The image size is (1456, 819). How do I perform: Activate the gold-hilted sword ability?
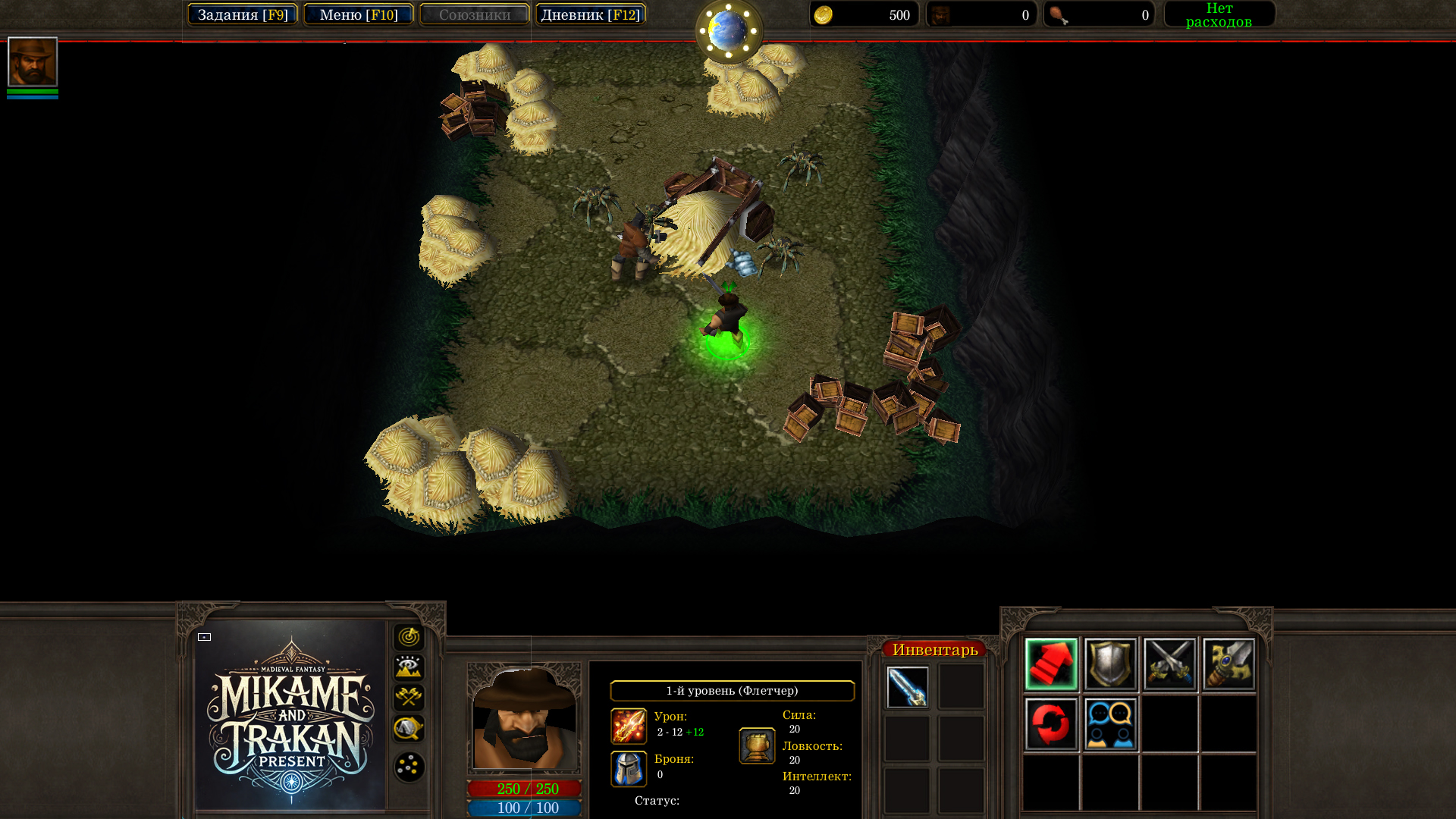point(1228,664)
